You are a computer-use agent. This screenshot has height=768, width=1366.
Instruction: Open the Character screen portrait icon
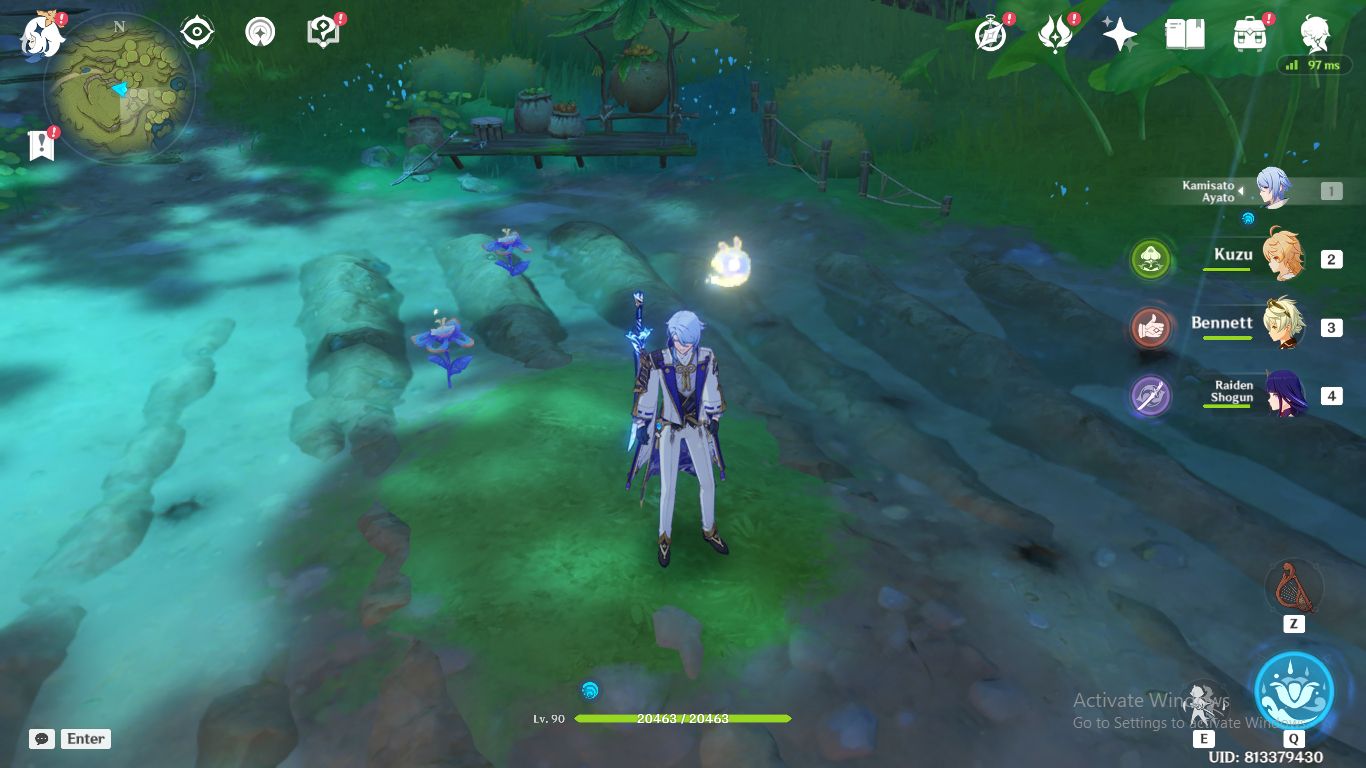[1315, 32]
